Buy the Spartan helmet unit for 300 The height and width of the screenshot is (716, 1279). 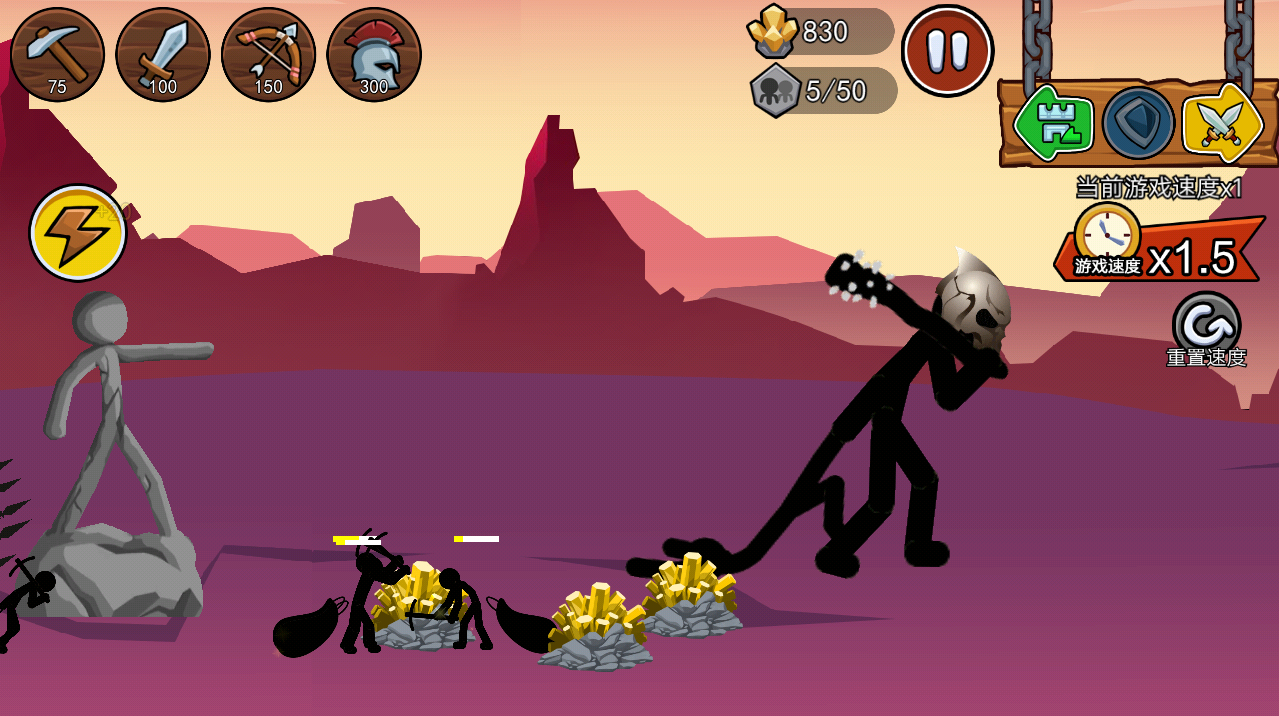click(x=374, y=54)
